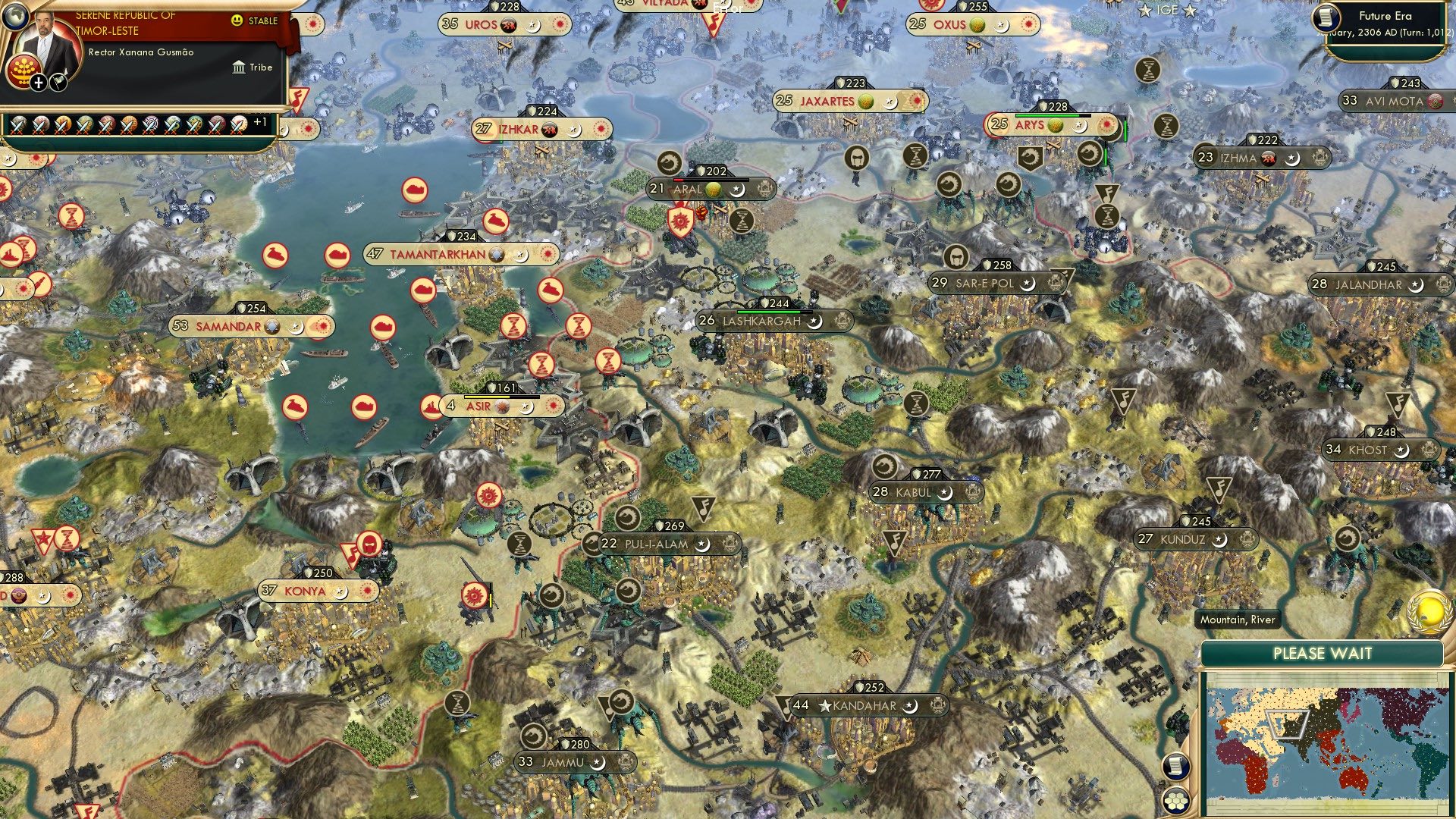Select the Tribe government temple icon

[x=237, y=67]
